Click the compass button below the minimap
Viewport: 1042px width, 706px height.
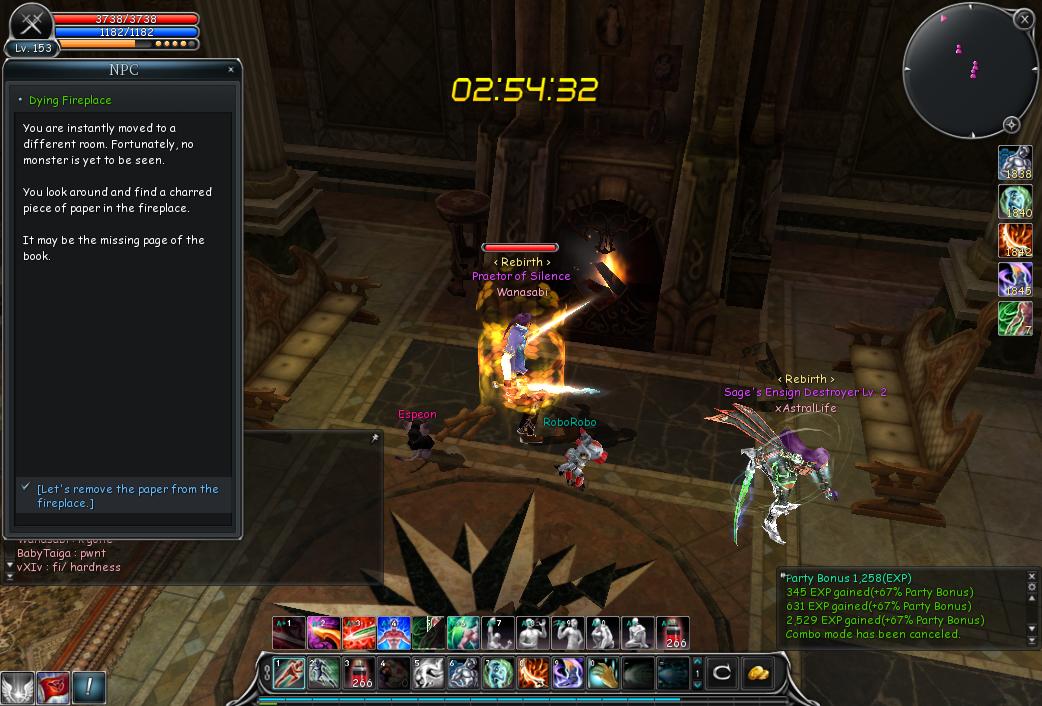pos(1012,125)
